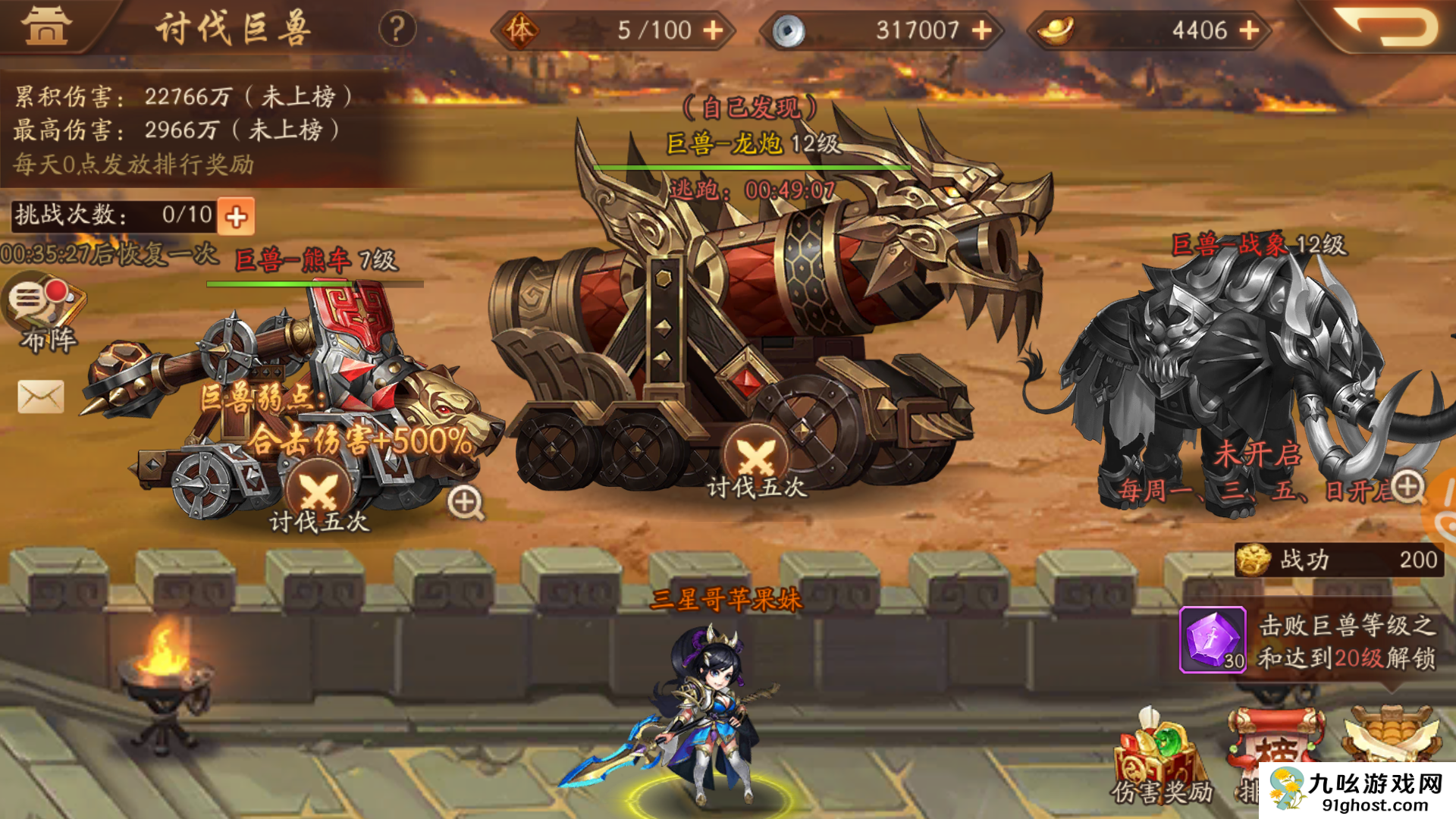Viewport: 1456px width, 819px height.
Task: Select the 战功 merit points bar
Action: [x=1339, y=560]
